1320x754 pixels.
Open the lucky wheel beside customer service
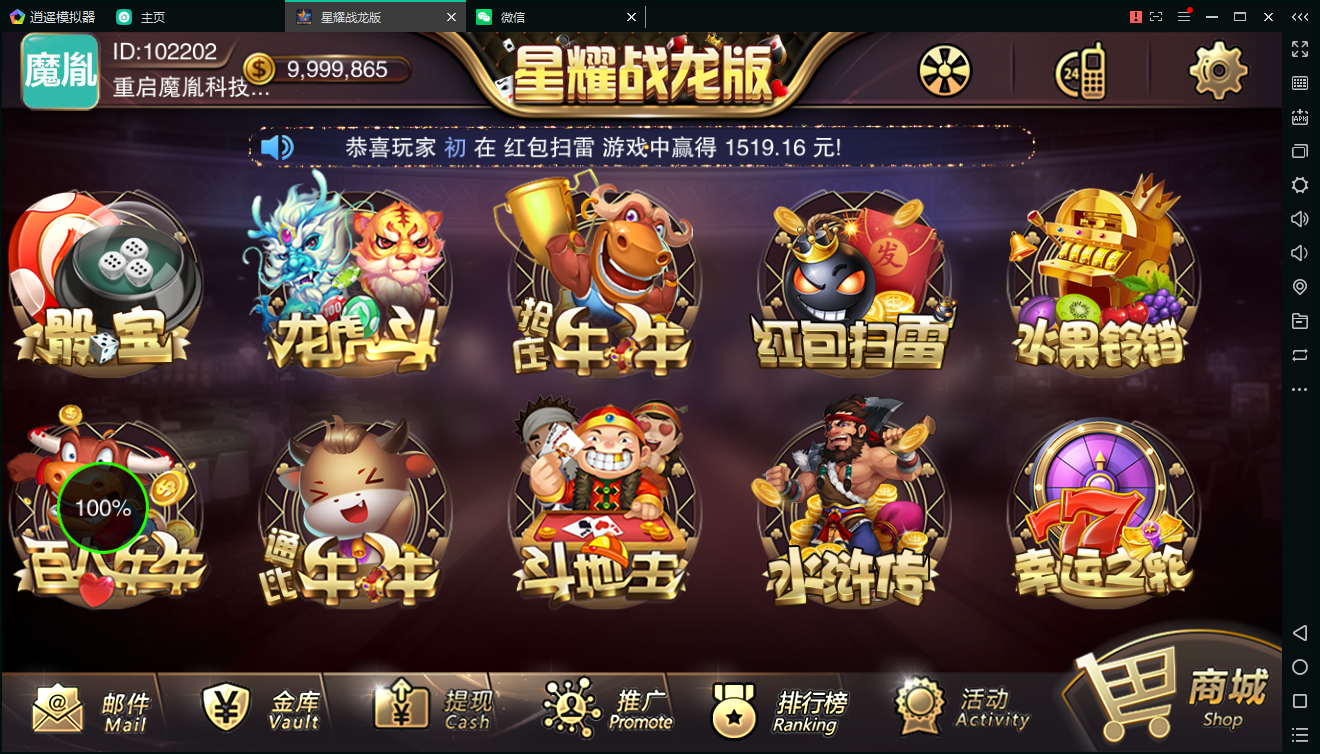coord(943,70)
